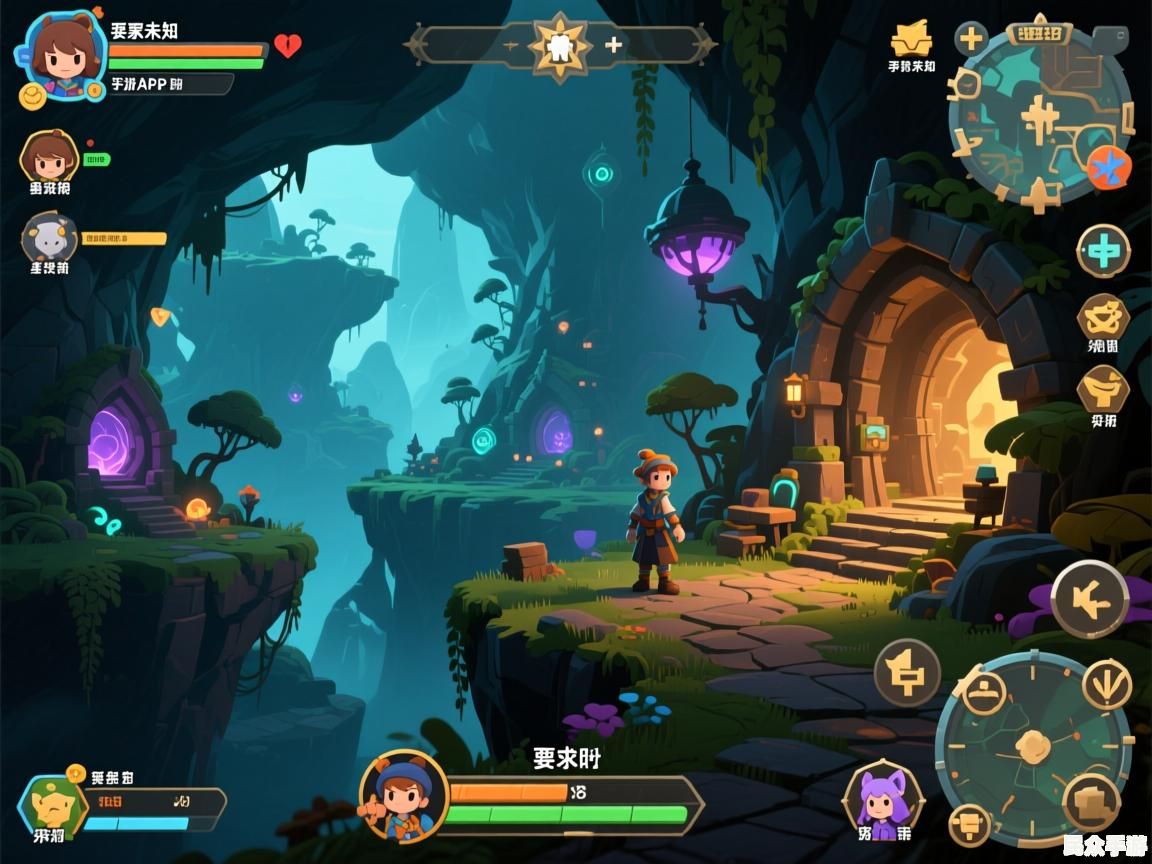Open the lower hexagonal bowl icon menu
1152x864 pixels.
click(1103, 390)
